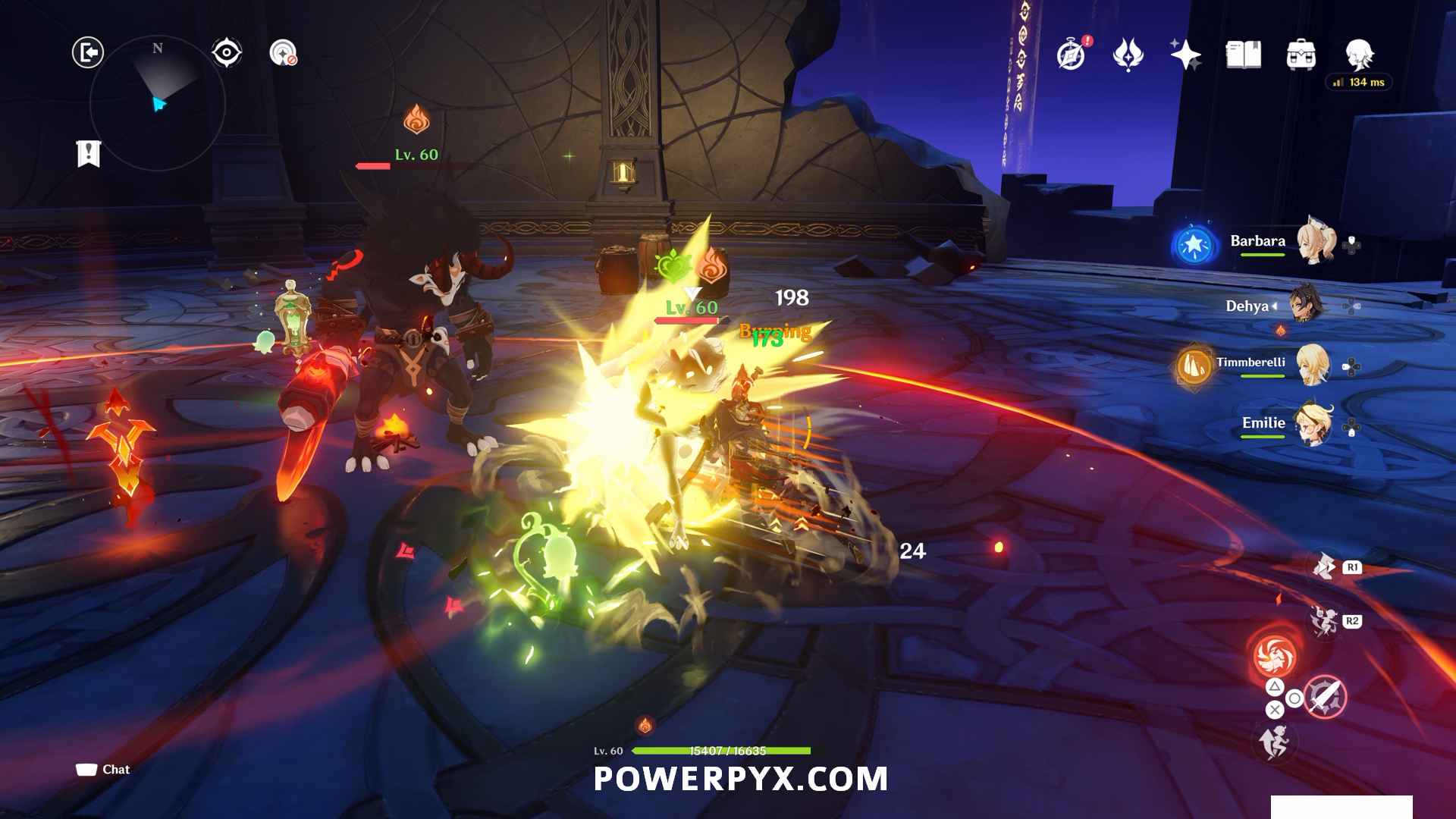Open the backpack inventory
Screen dimensions: 1456x819
point(1301,55)
